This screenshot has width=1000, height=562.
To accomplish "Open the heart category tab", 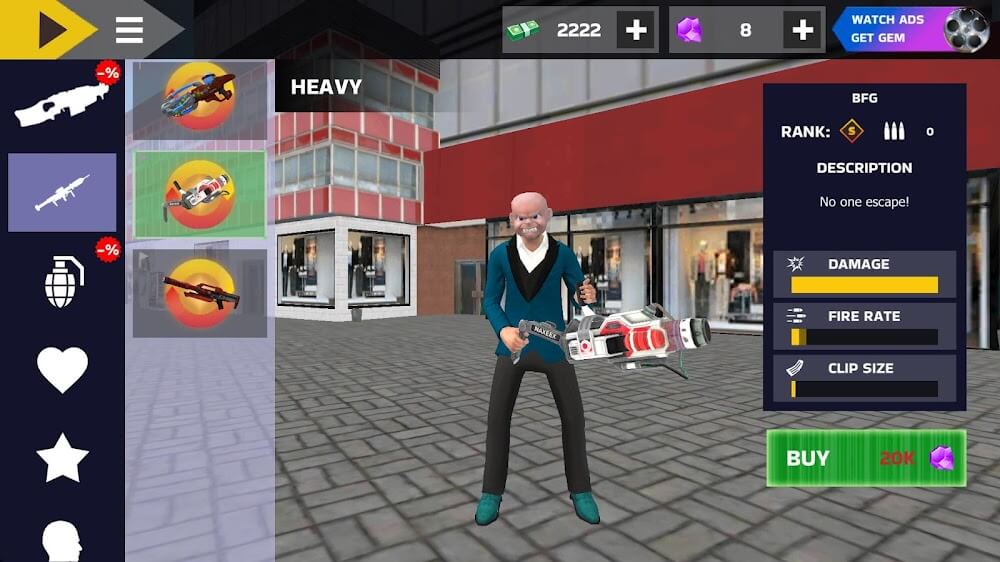I will pyautogui.click(x=62, y=369).
